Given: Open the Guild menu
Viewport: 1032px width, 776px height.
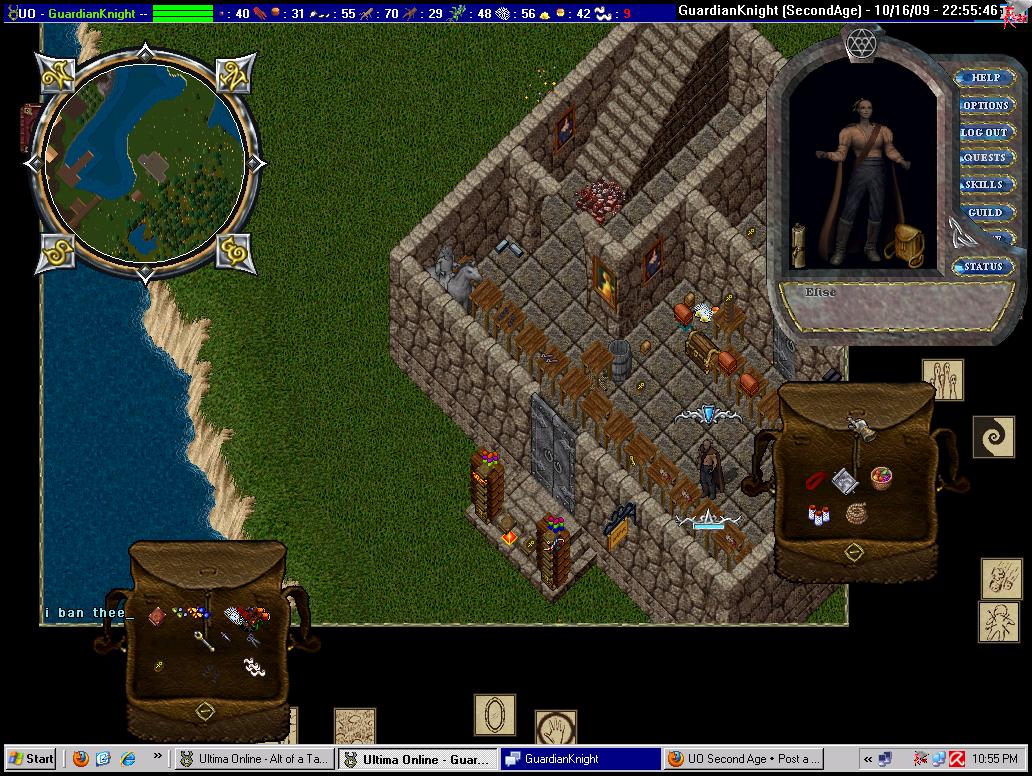Looking at the screenshot, I should click(x=984, y=213).
